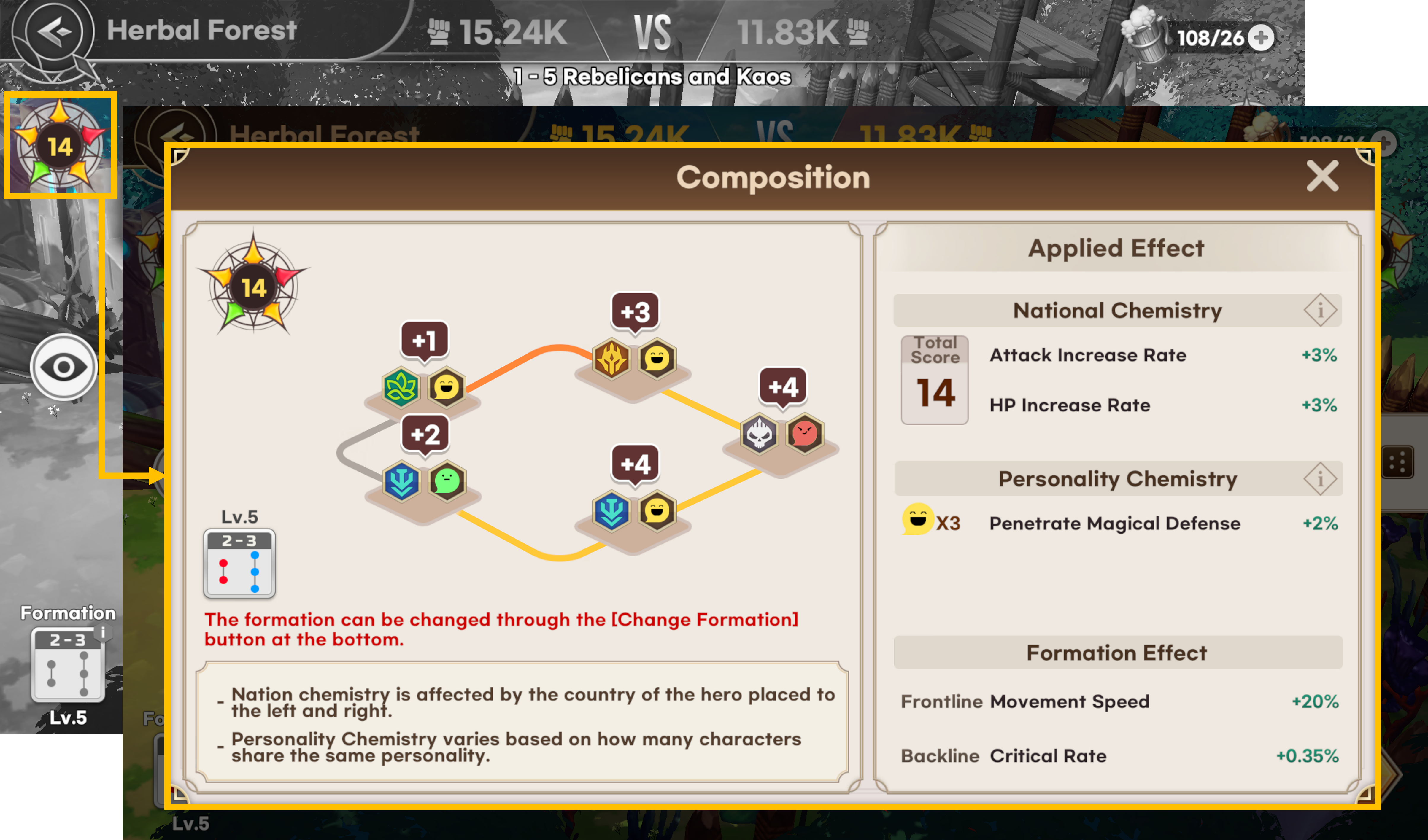Screen dimensions: 1428x840
Task: Go back from Herbal Forest stage
Action: pyautogui.click(x=54, y=31)
